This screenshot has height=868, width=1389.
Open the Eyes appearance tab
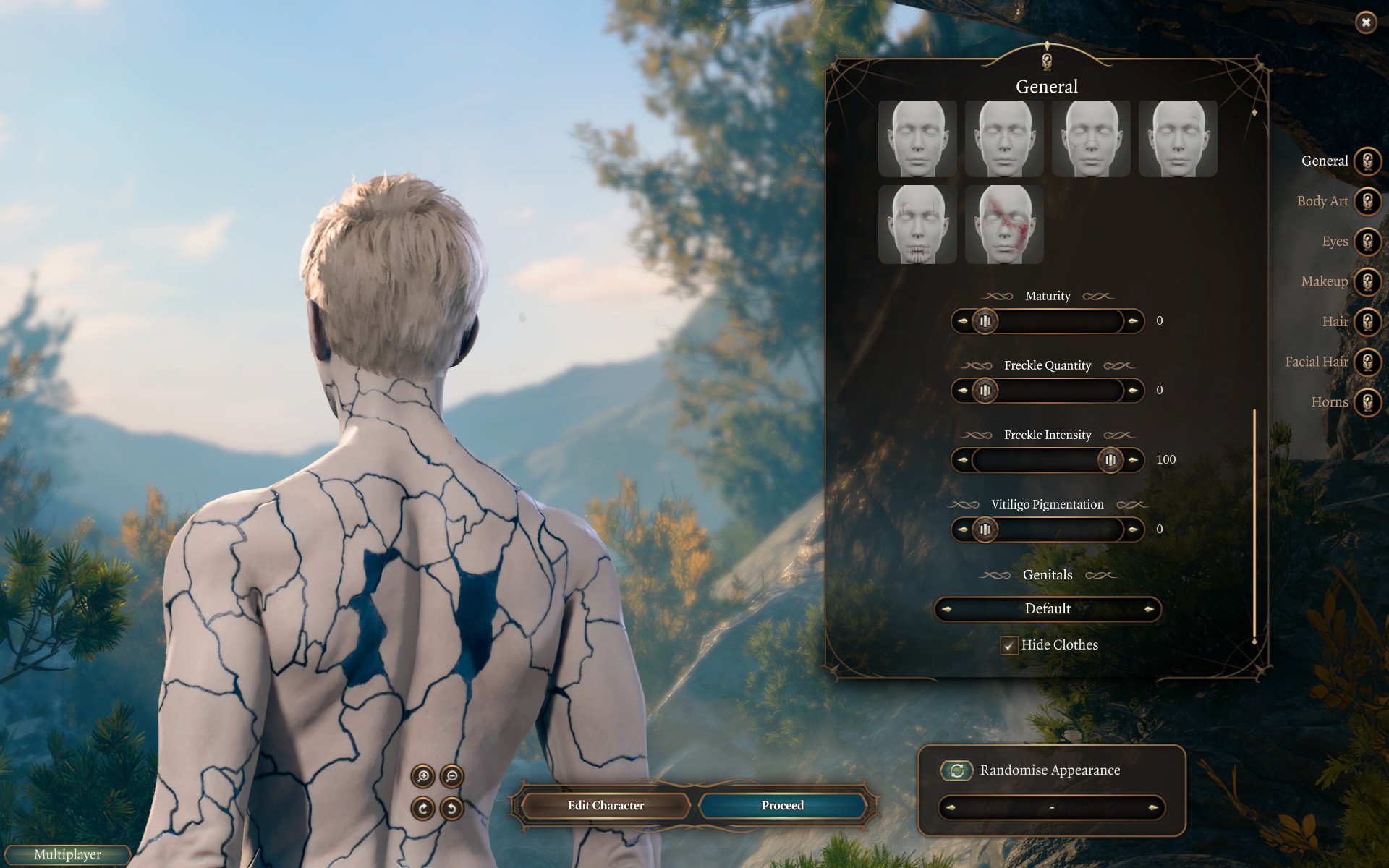1367,242
